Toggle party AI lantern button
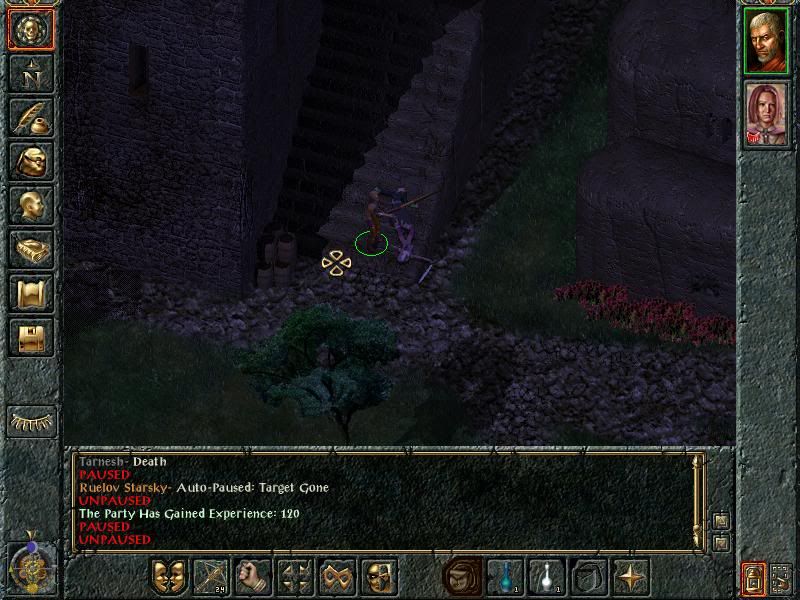The height and width of the screenshot is (600, 800). [x=753, y=578]
